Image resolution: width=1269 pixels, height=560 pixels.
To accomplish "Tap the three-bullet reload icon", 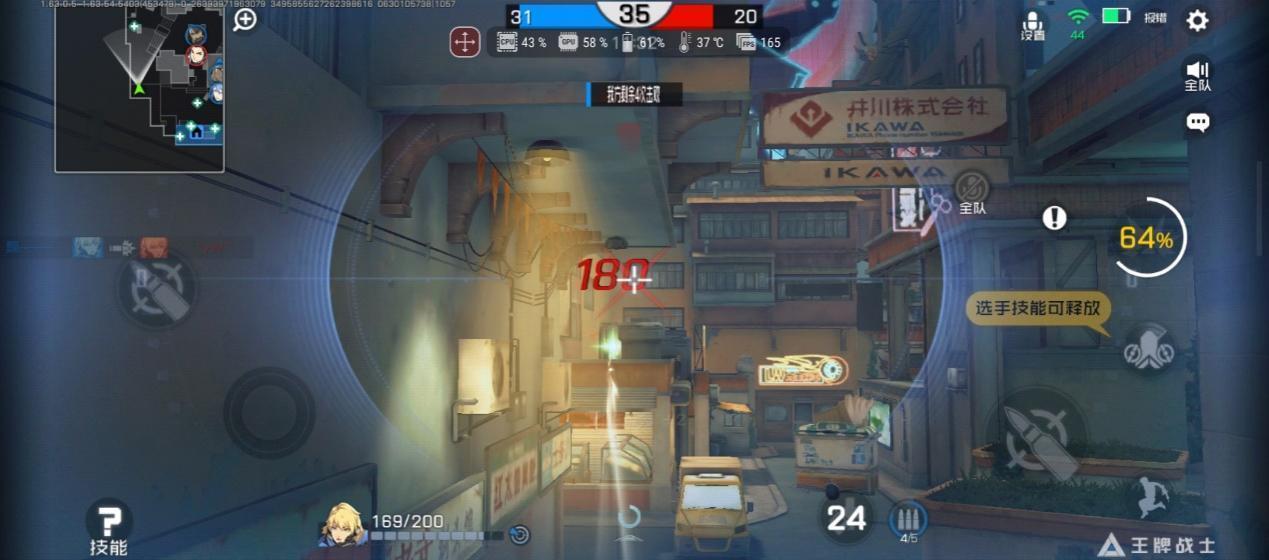I will pos(908,519).
